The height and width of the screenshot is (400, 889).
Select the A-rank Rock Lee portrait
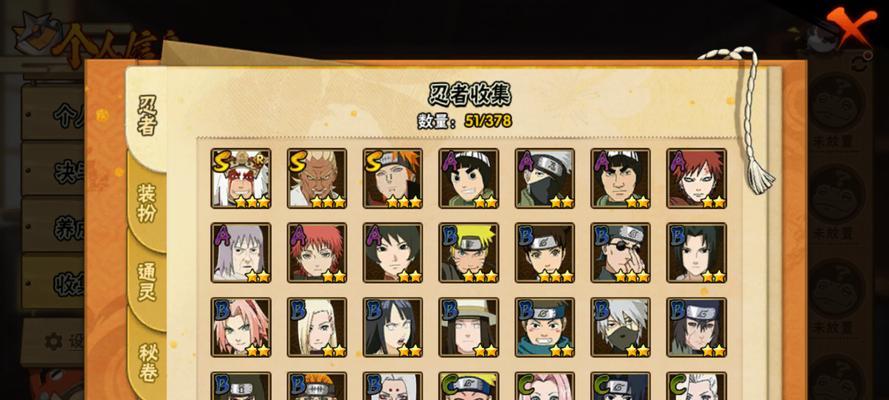coord(469,178)
